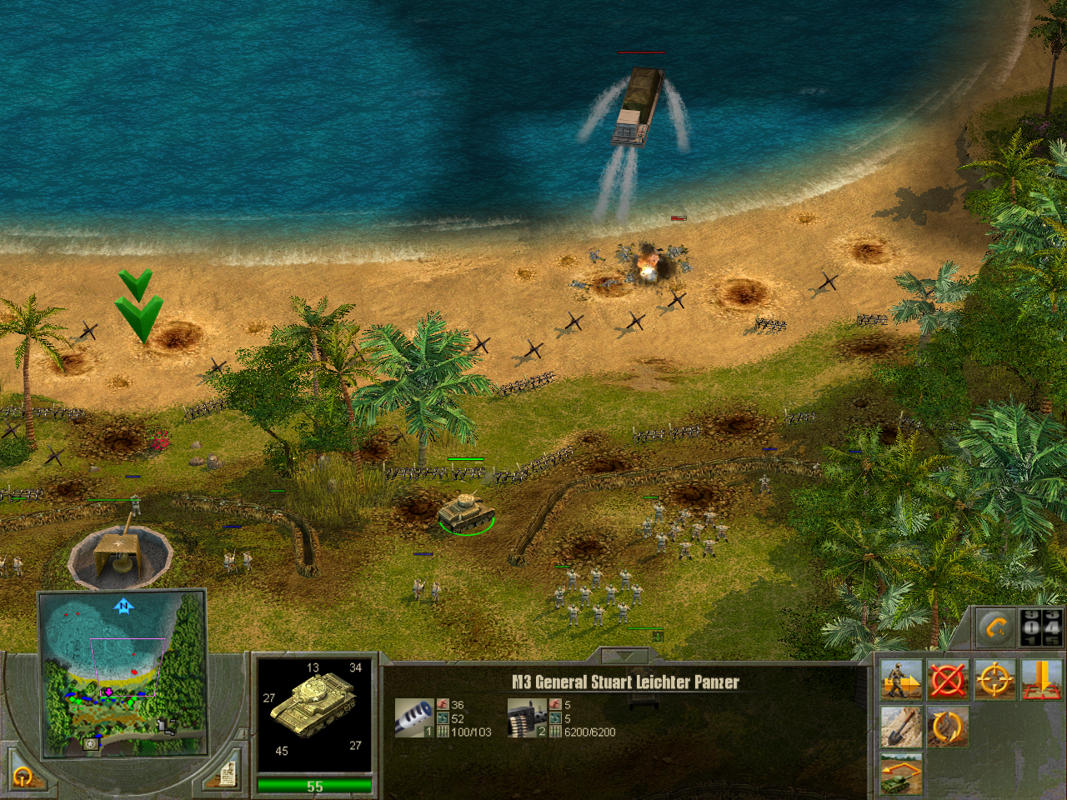Choose the orange crosshair attack command
The image size is (1067, 800).
994,679
